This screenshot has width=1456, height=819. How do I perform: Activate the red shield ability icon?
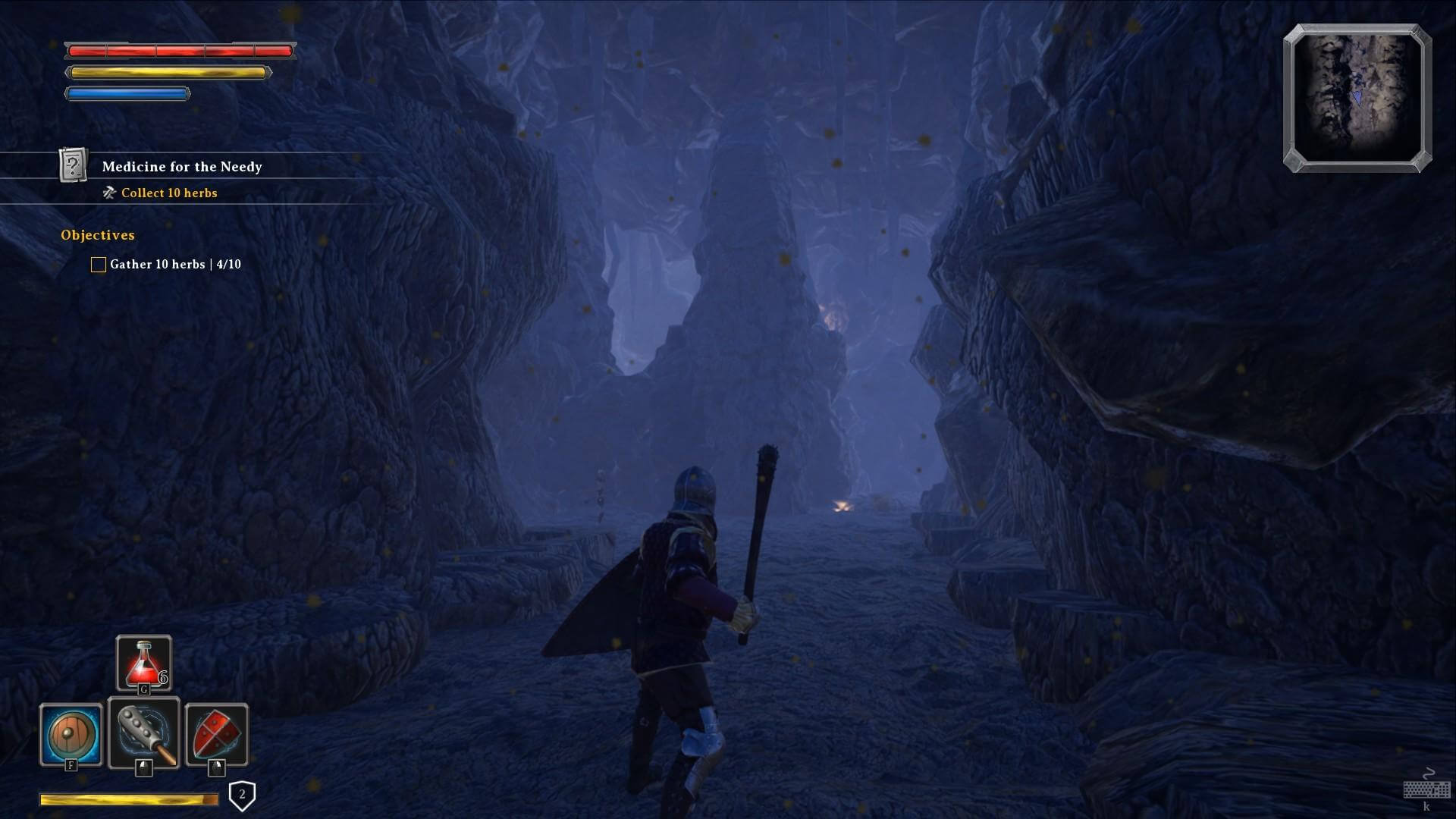pyautogui.click(x=217, y=735)
